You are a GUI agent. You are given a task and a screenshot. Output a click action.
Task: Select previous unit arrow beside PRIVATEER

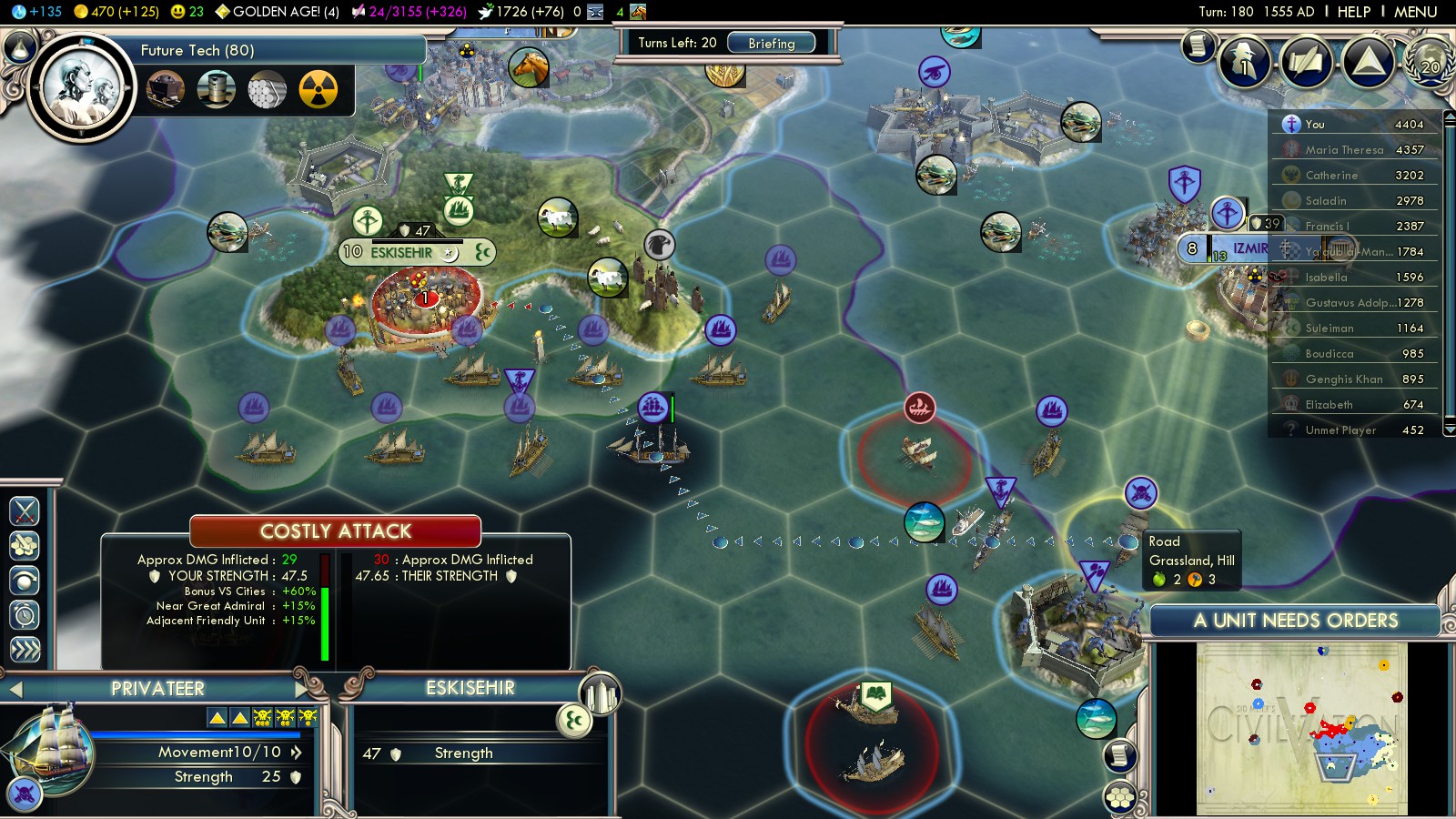point(15,690)
